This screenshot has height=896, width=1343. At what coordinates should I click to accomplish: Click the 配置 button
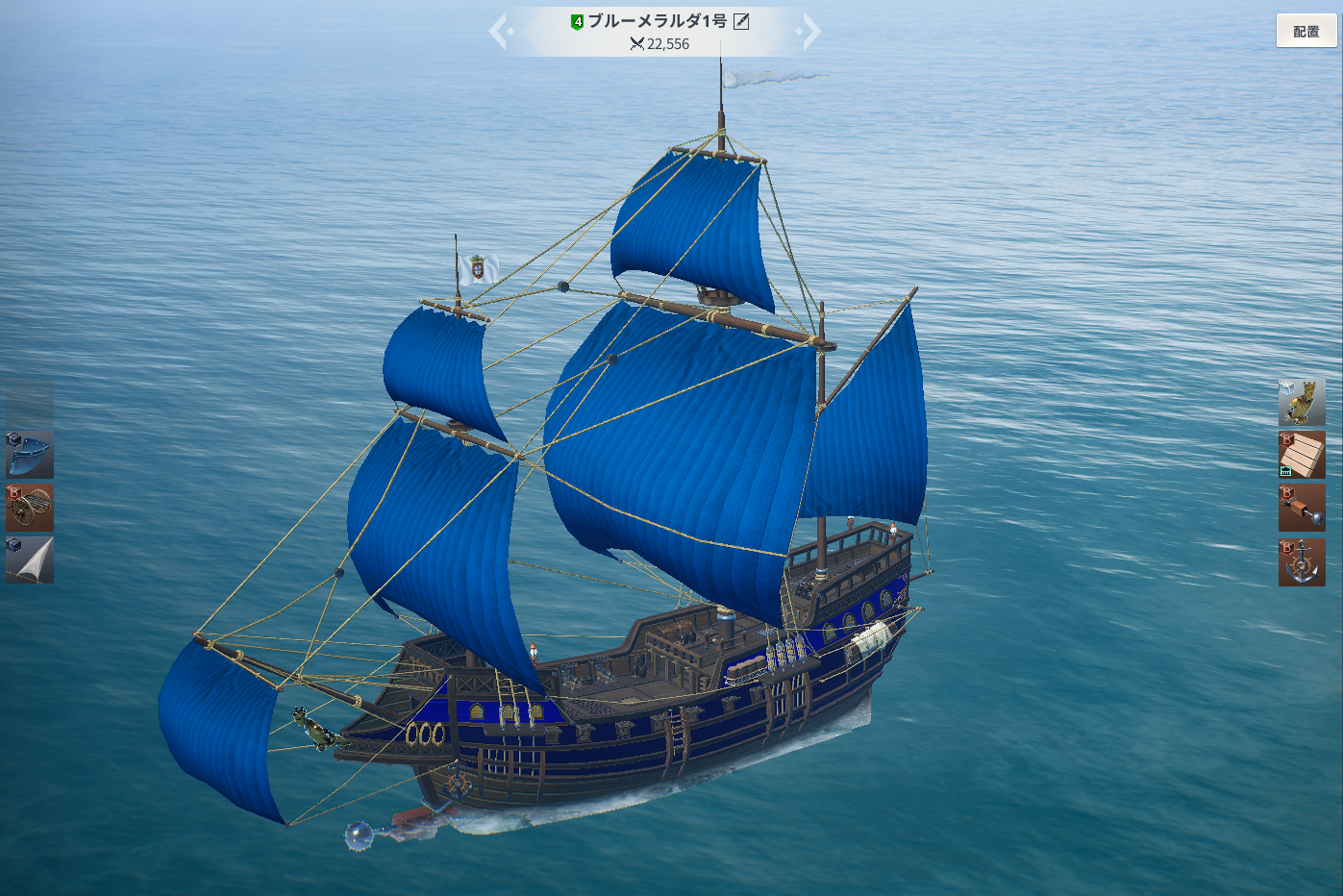tap(1306, 31)
